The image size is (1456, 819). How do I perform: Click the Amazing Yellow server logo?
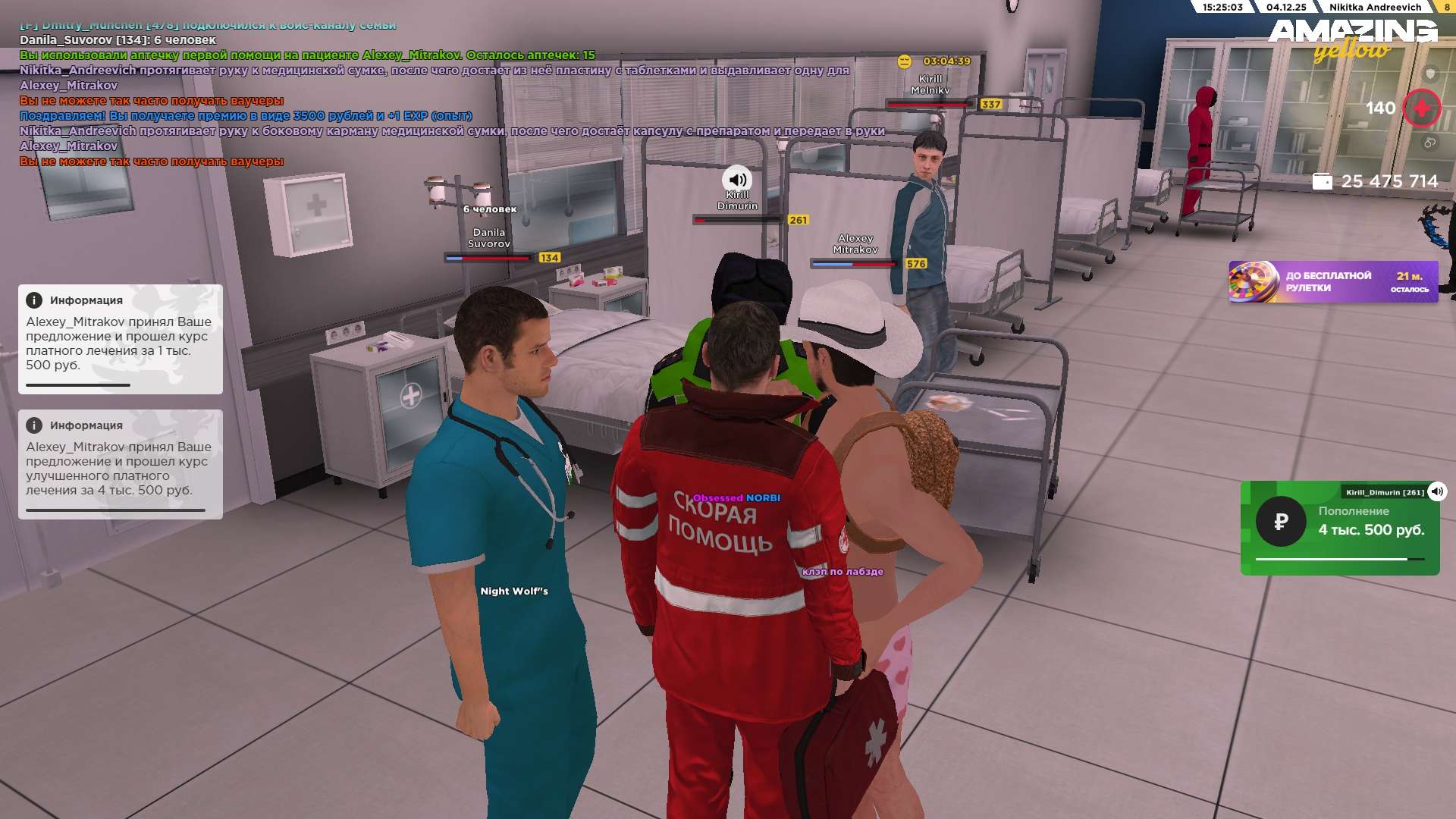tap(1352, 39)
